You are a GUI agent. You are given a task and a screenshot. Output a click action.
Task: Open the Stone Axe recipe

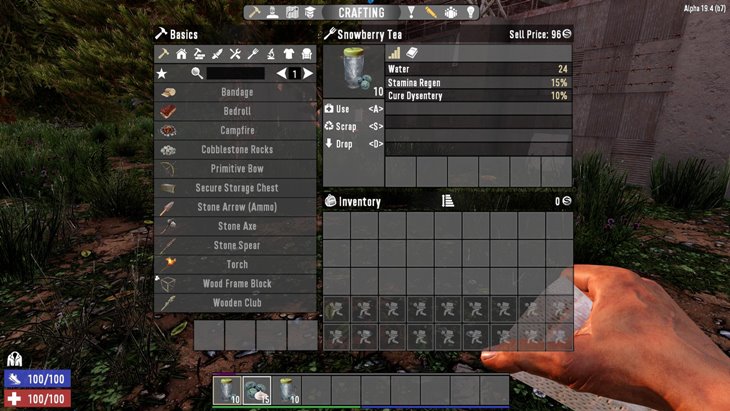[236, 226]
